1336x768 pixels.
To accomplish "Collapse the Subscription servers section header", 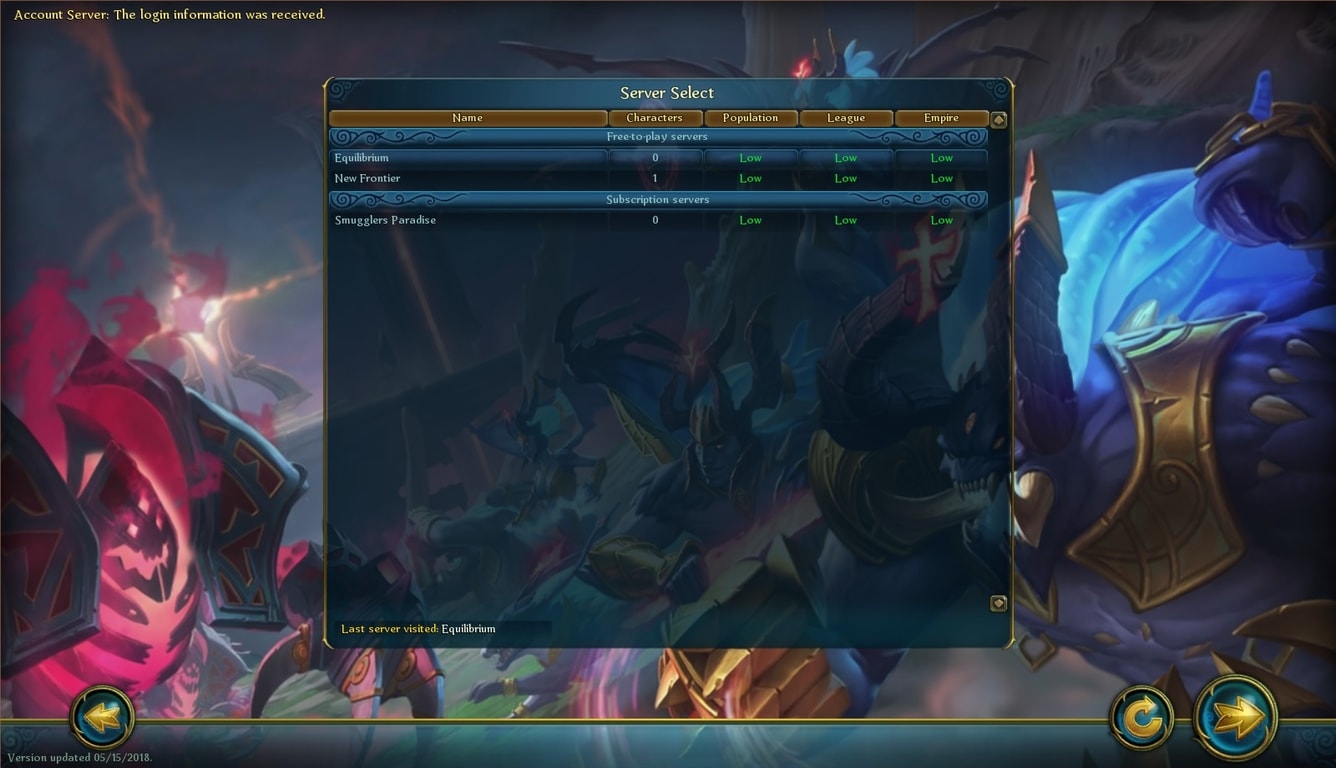I will pyautogui.click(x=657, y=200).
